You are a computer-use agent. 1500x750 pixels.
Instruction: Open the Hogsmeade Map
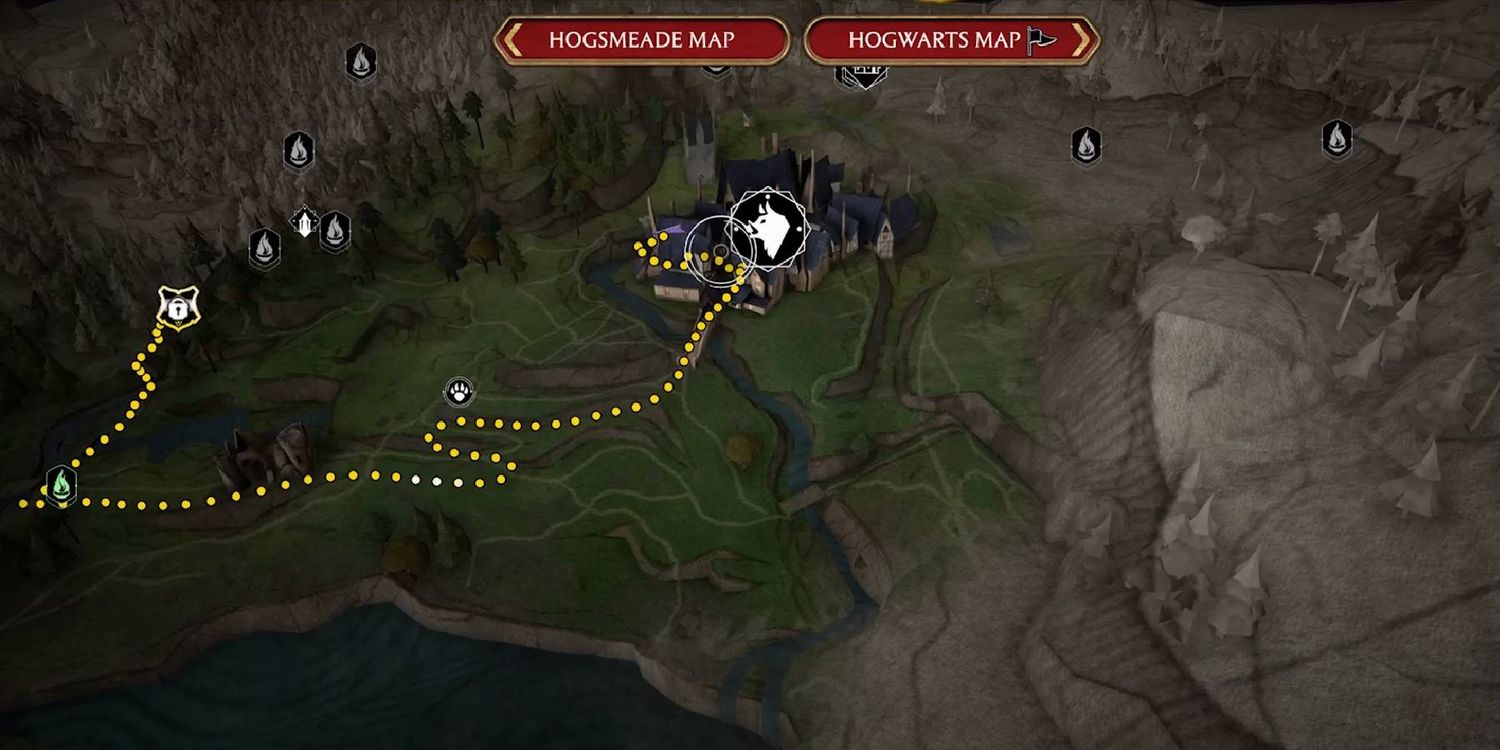(641, 41)
